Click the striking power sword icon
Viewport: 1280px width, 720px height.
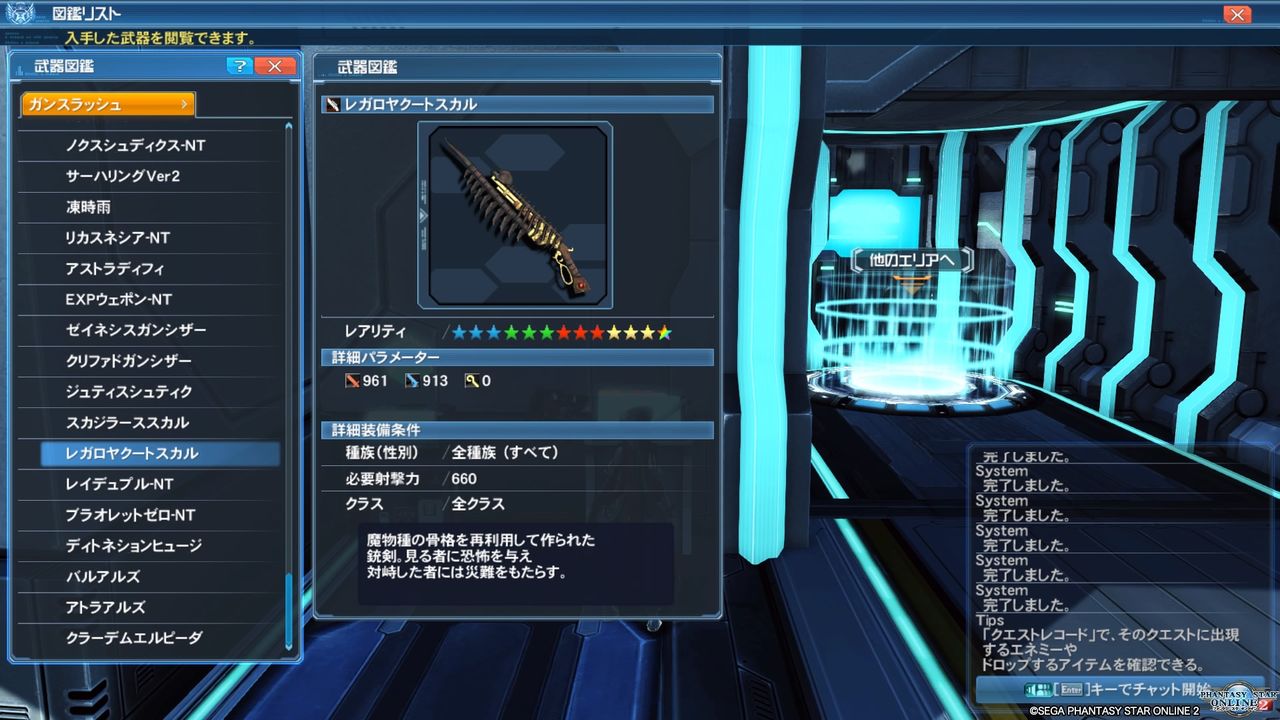pyautogui.click(x=354, y=380)
